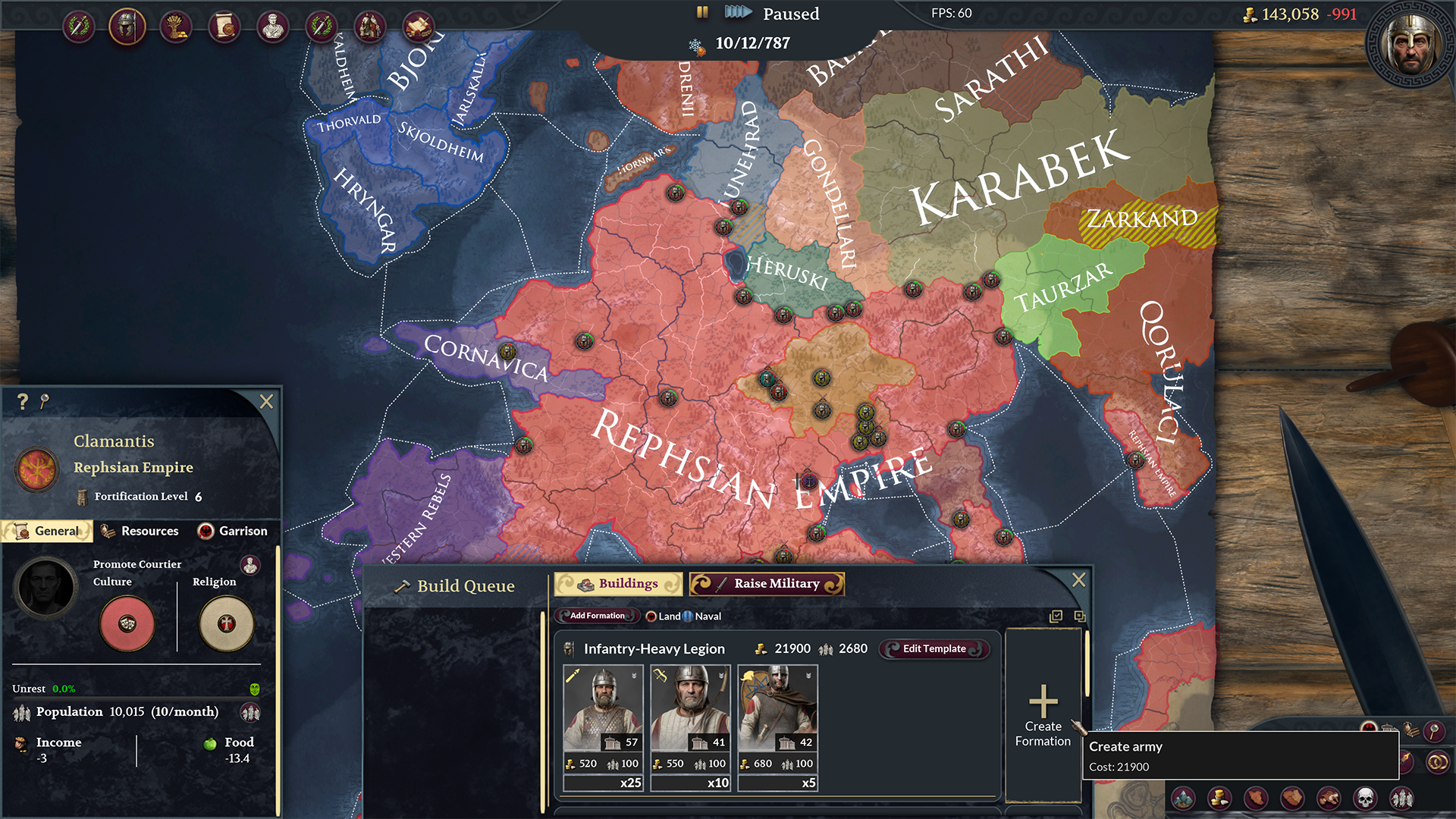Switch to the Resources tab
This screenshot has width=1456, height=819.
(x=140, y=531)
